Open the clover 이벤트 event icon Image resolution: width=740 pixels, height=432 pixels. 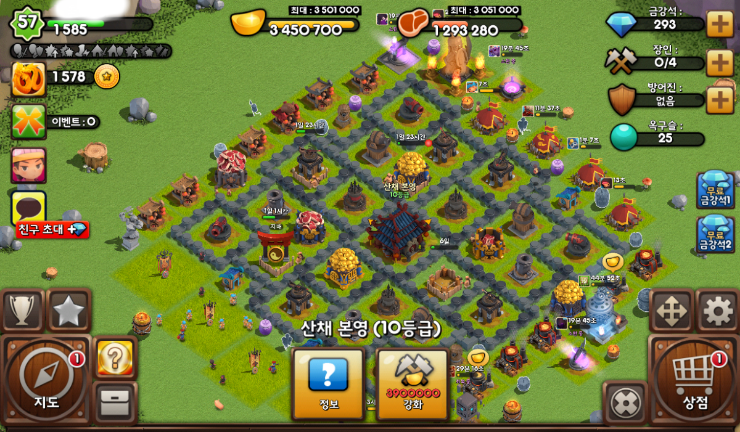click(x=28, y=122)
